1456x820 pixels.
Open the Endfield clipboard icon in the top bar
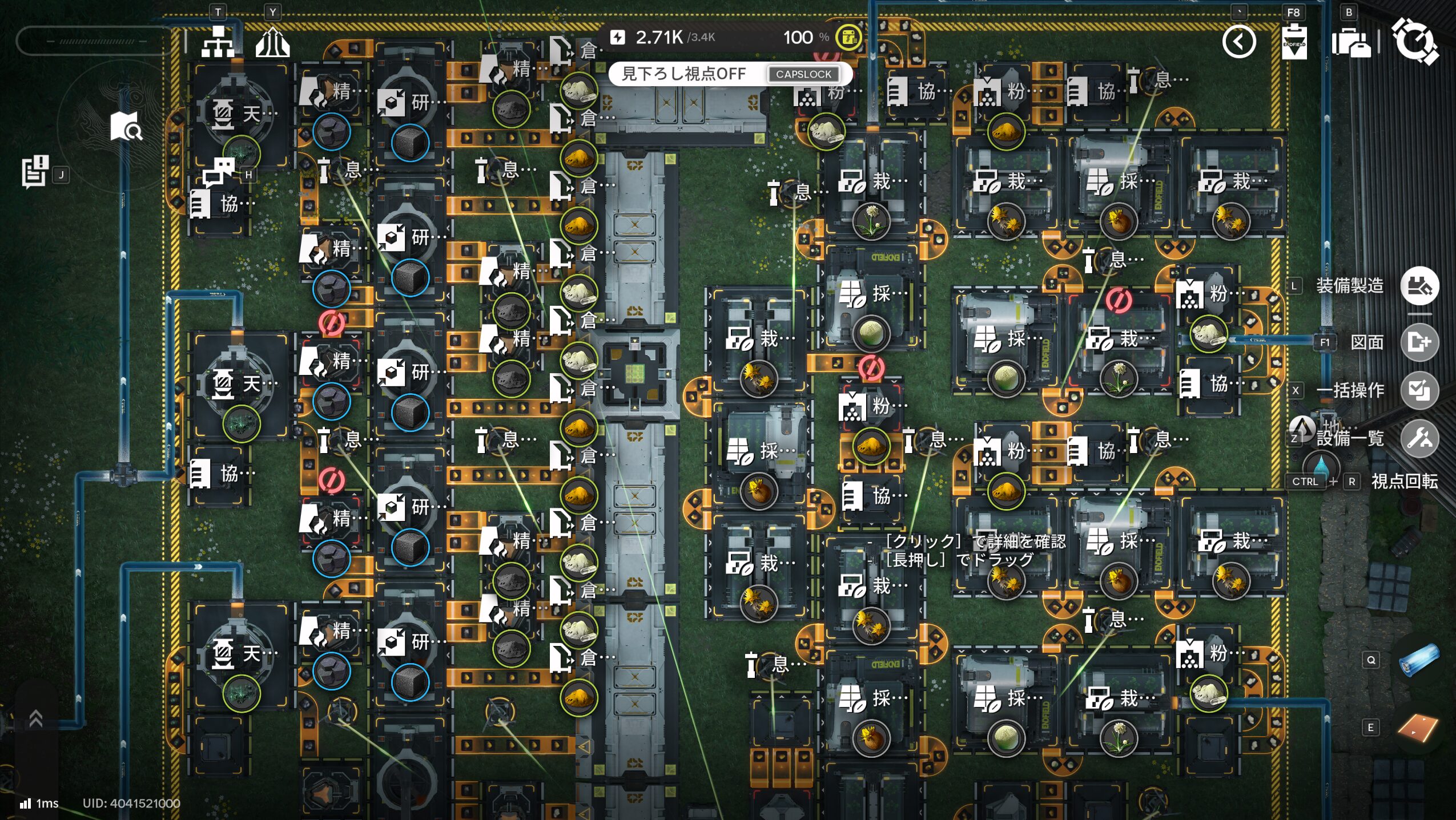pyautogui.click(x=1294, y=42)
